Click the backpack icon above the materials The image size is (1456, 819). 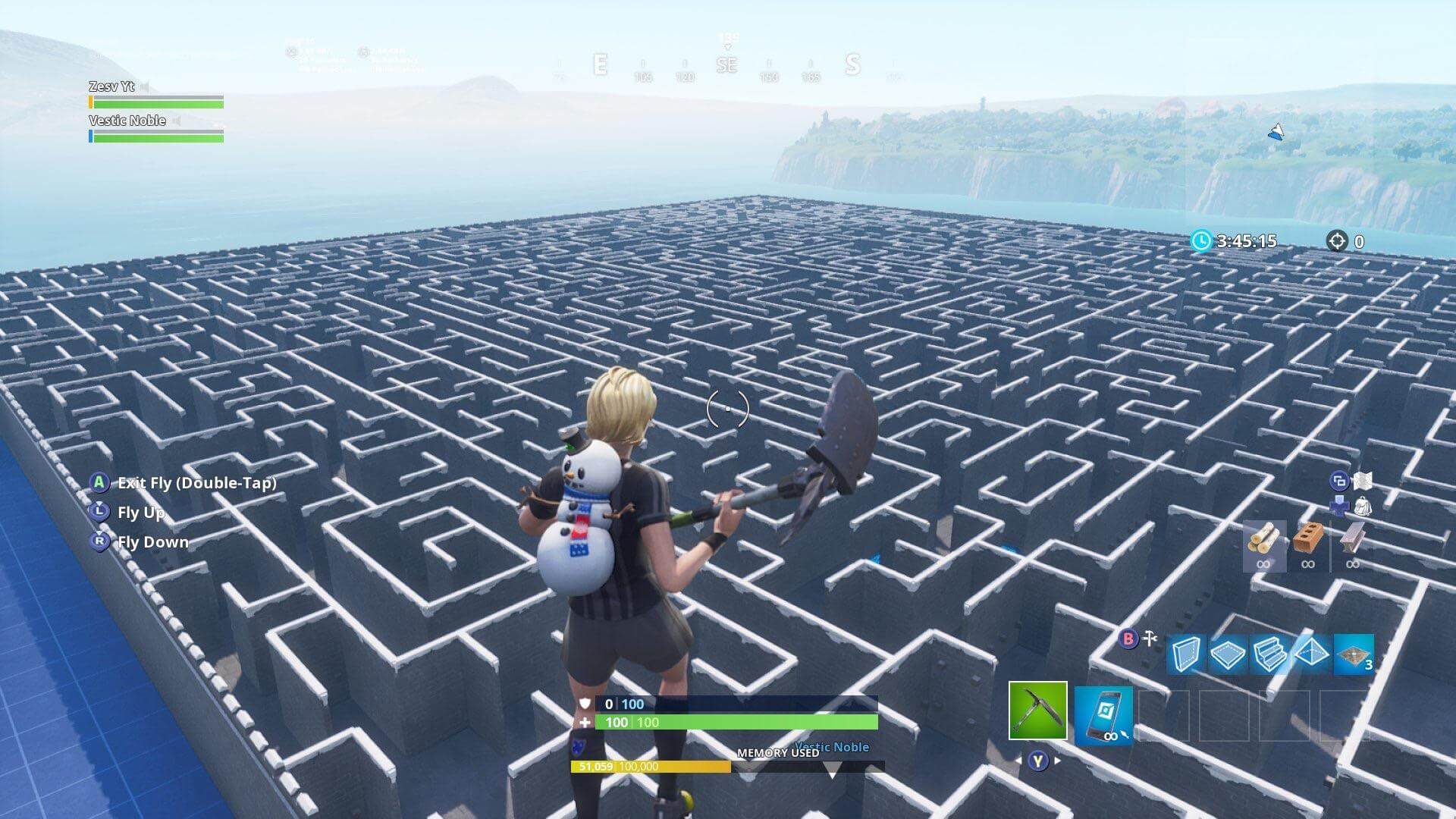pos(1364,506)
